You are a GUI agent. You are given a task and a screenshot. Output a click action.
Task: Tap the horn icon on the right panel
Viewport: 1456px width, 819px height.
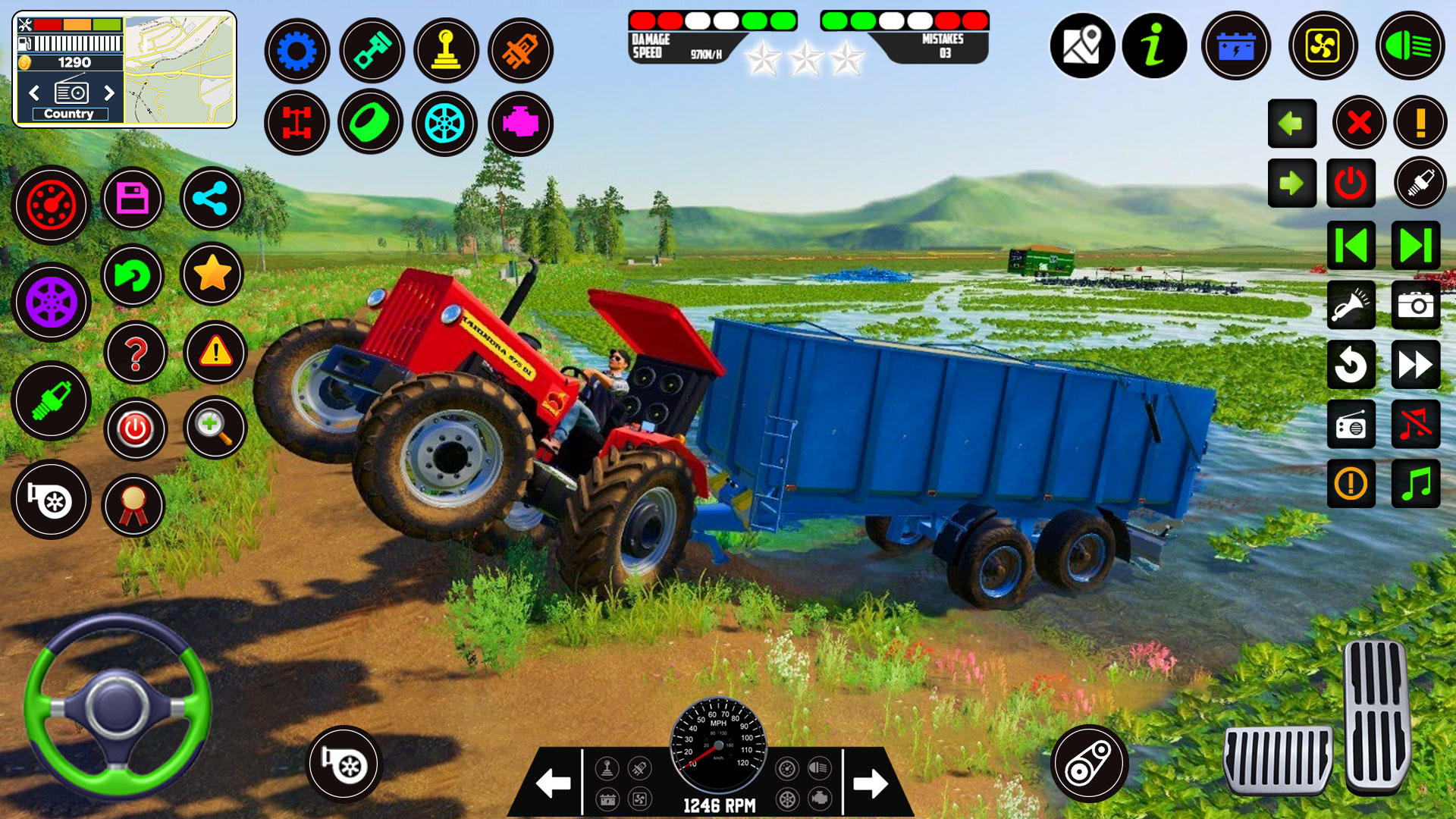[1351, 306]
